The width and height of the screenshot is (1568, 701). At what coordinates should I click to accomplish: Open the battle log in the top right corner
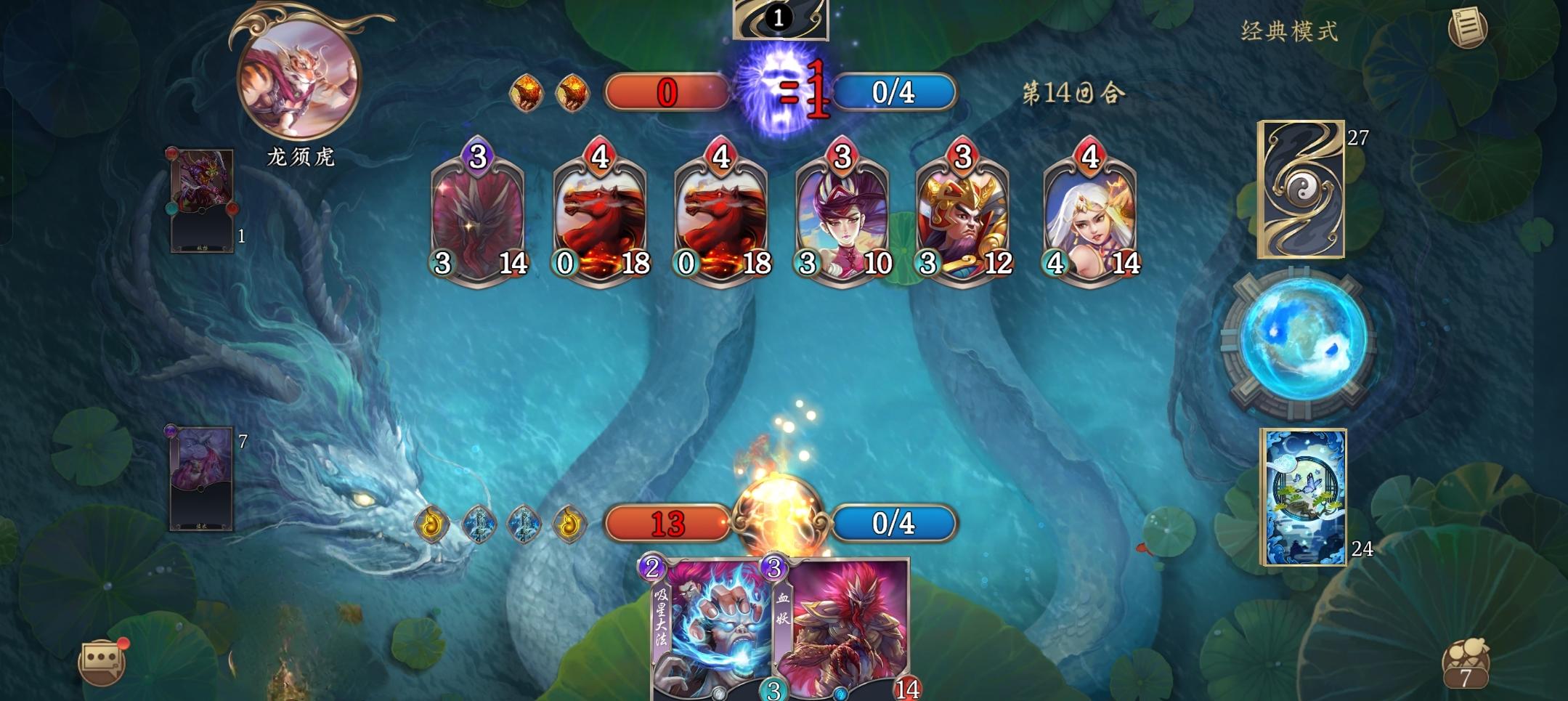pos(1468,26)
